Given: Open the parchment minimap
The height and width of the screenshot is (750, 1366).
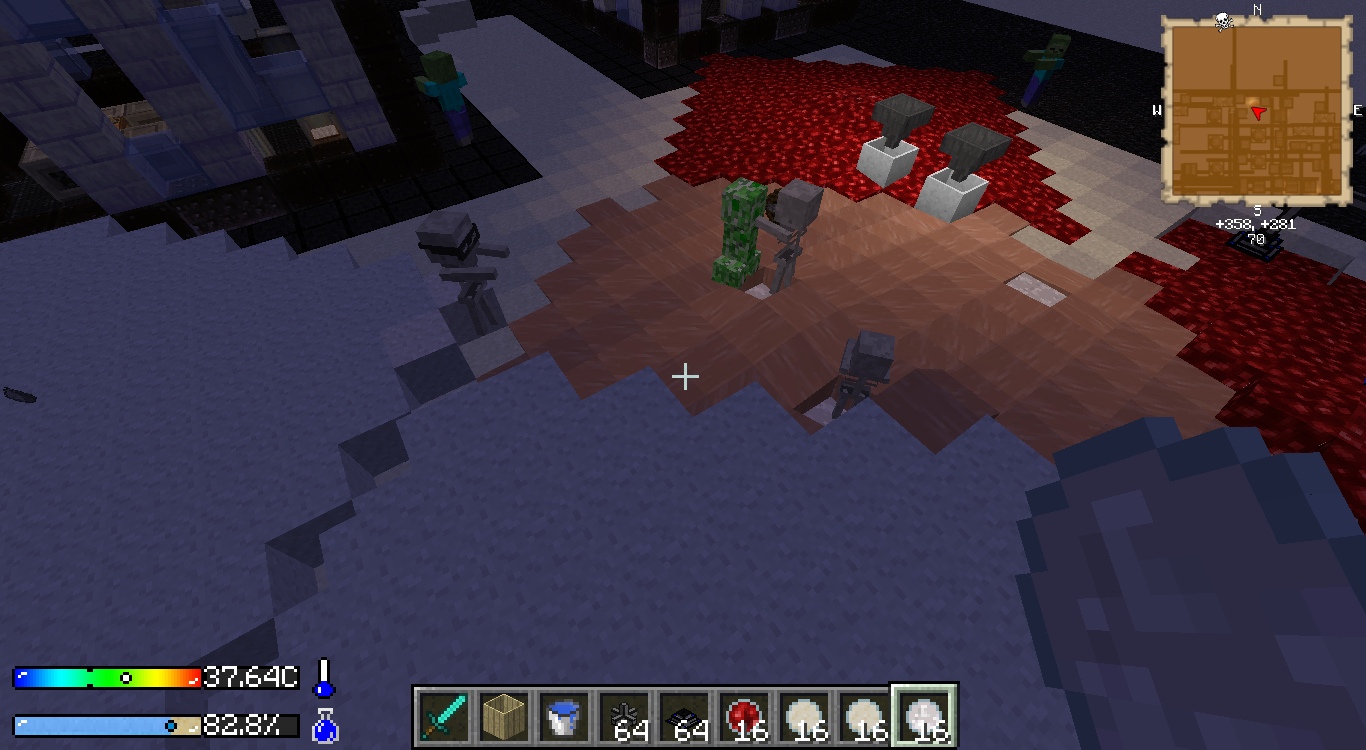Looking at the screenshot, I should pos(1256,110).
